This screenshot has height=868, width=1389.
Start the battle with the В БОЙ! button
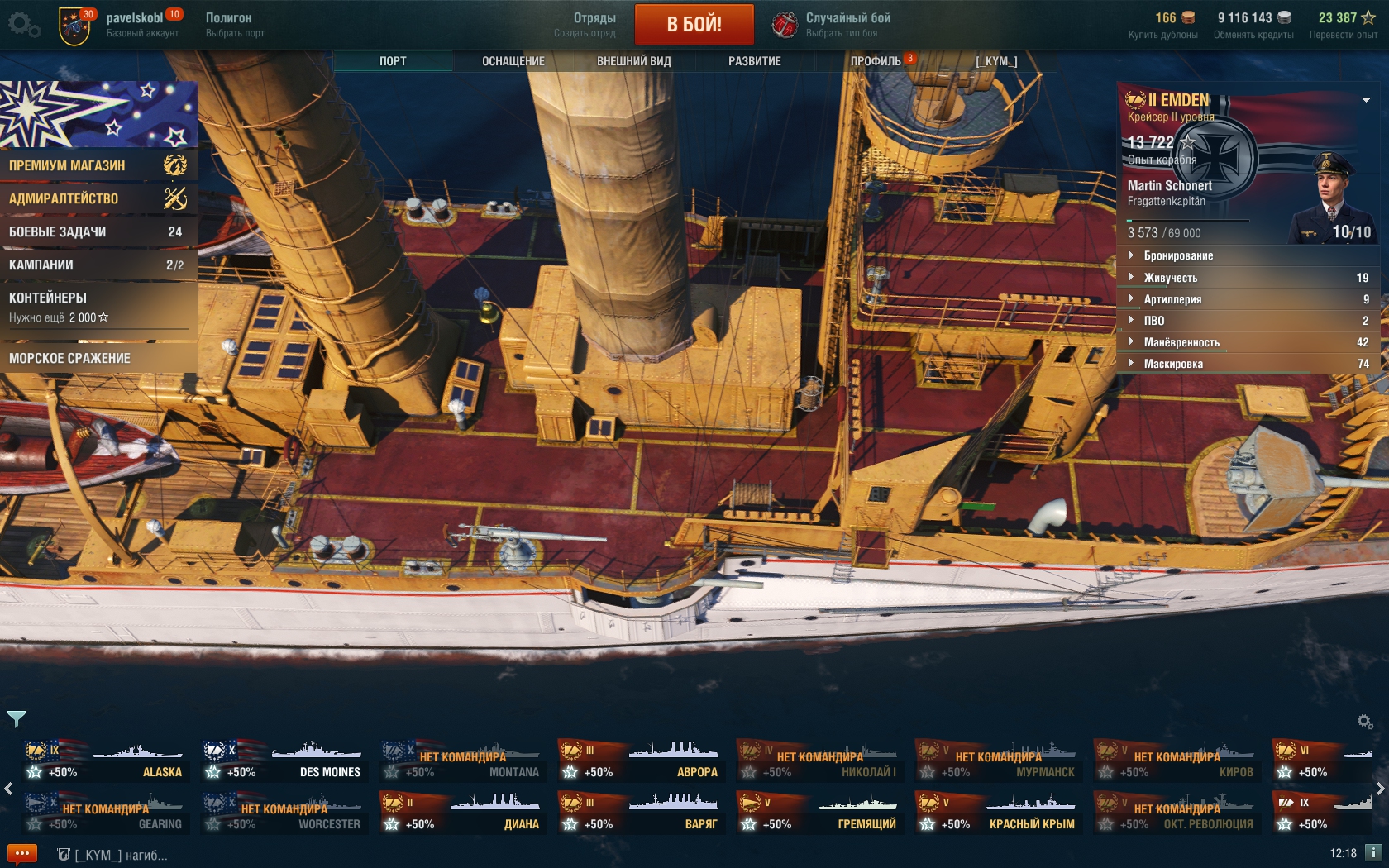click(x=694, y=24)
